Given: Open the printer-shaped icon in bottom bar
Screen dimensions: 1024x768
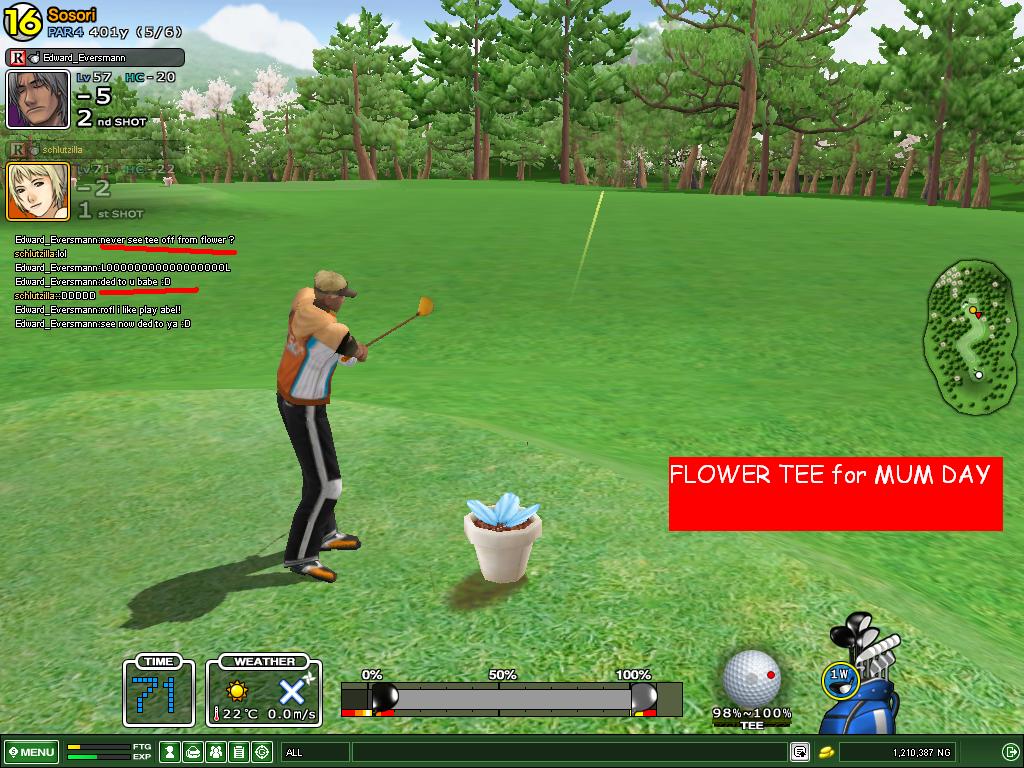Looking at the screenshot, I should [x=193, y=752].
